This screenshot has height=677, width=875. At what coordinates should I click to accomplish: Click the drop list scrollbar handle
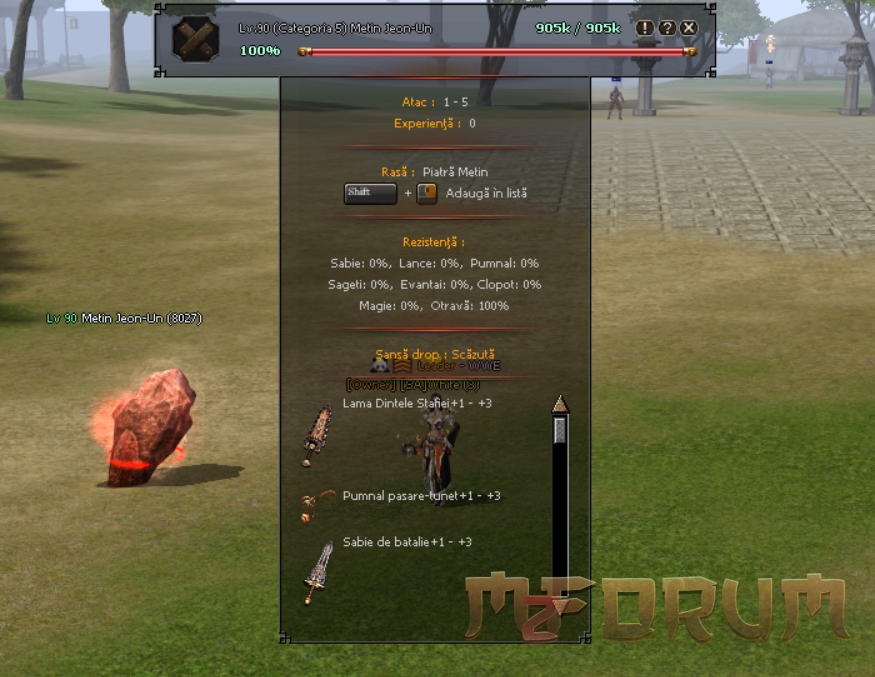point(560,430)
